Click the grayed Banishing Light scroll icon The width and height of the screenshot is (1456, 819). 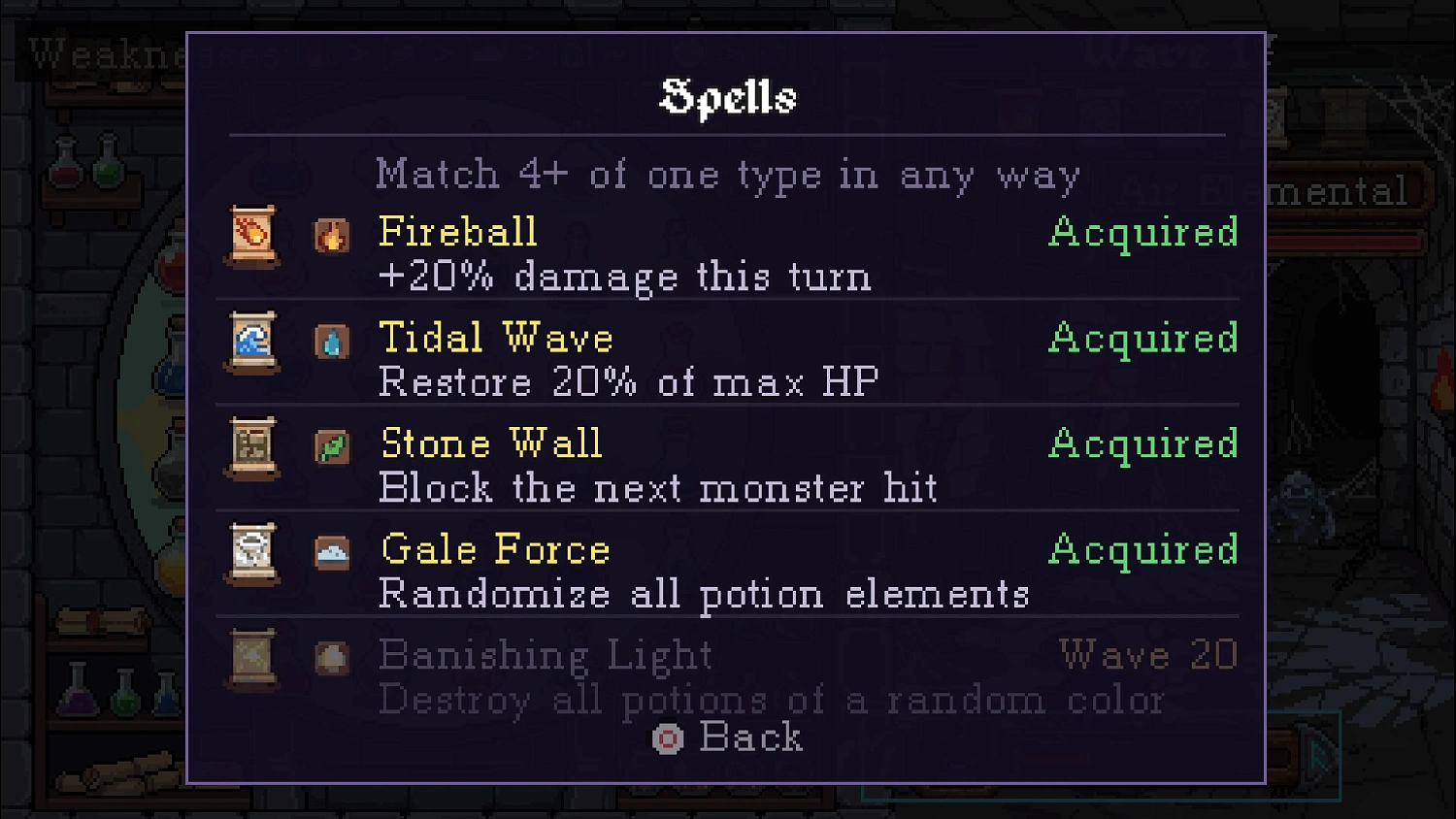click(251, 658)
